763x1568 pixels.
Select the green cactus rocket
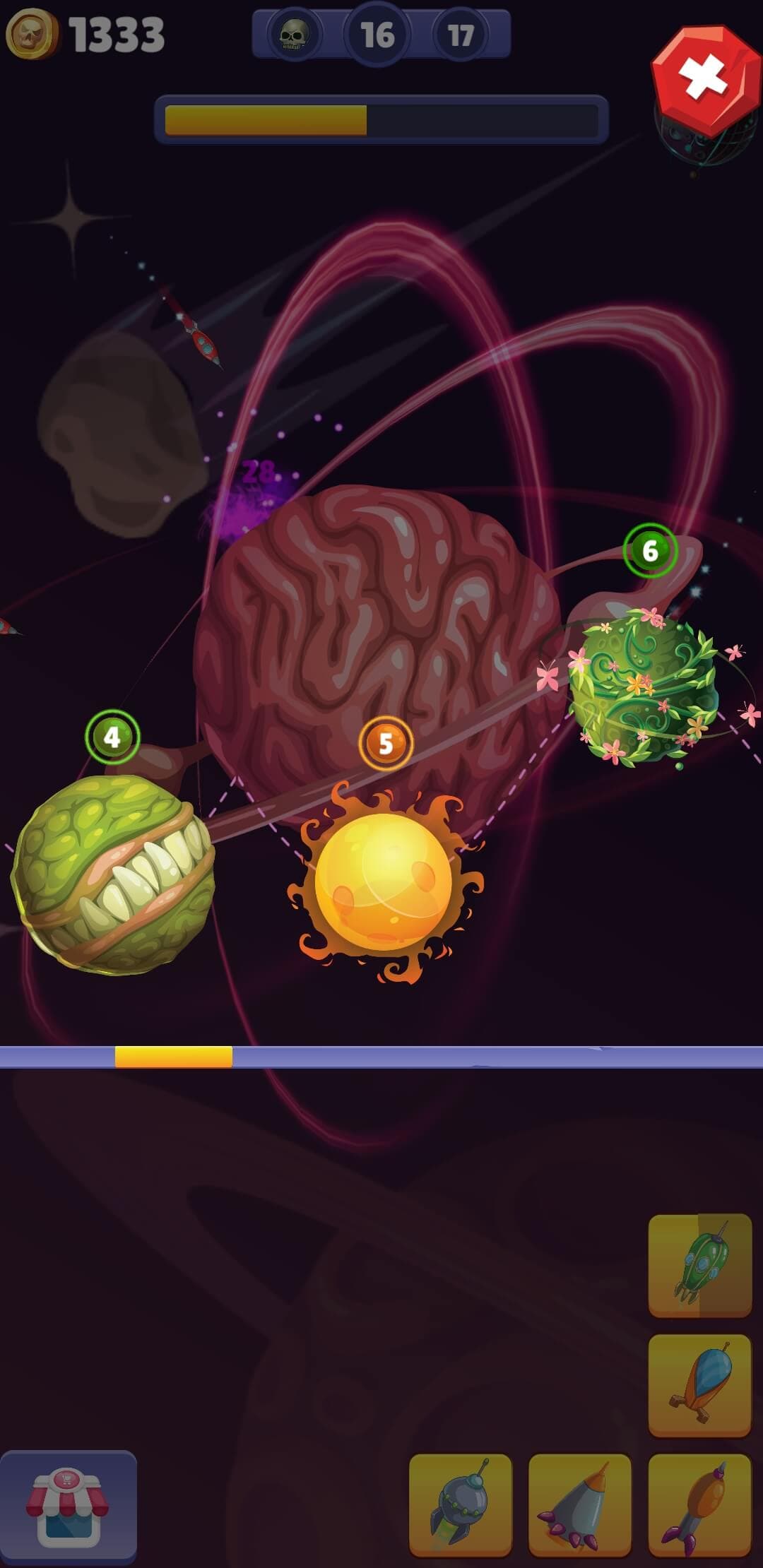[699, 1265]
